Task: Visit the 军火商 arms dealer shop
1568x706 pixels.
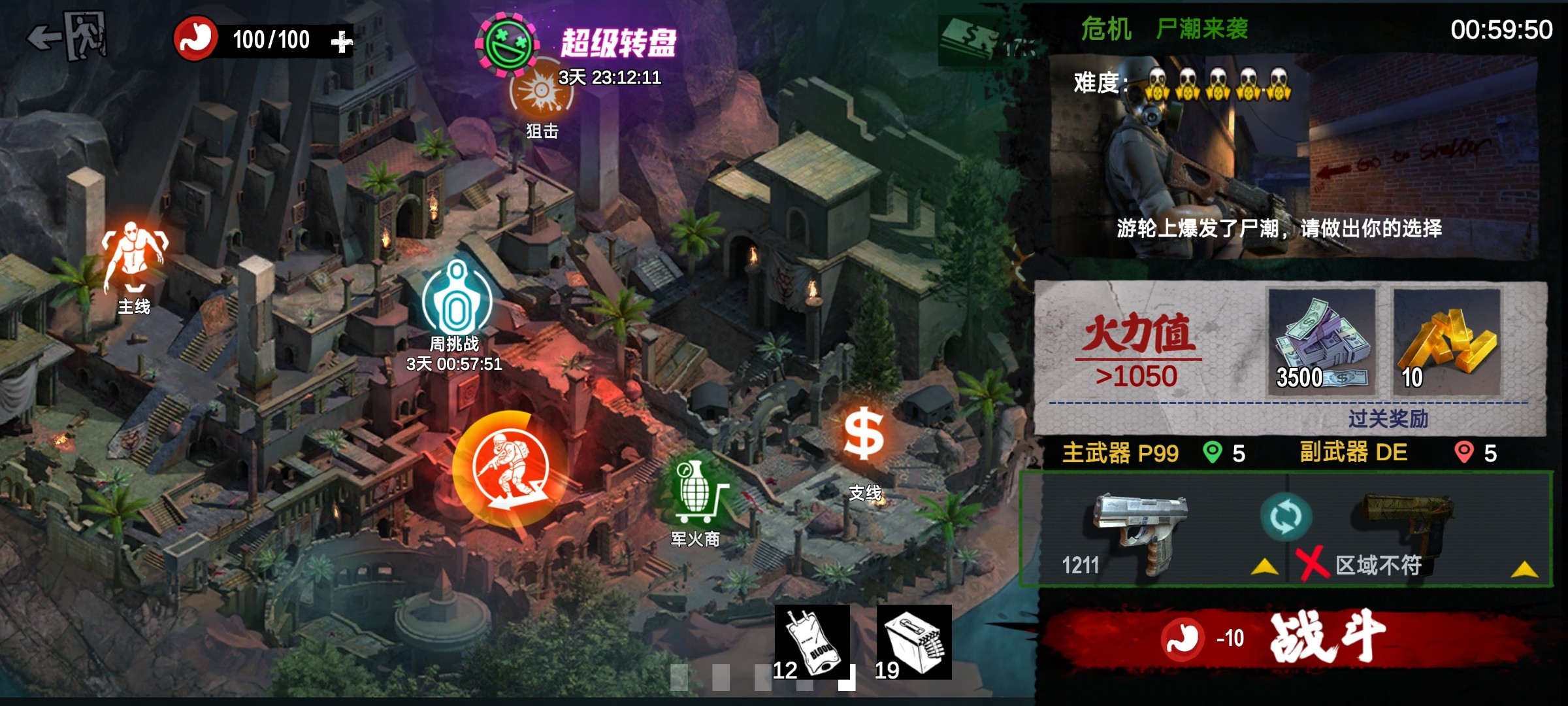Action: tap(695, 494)
